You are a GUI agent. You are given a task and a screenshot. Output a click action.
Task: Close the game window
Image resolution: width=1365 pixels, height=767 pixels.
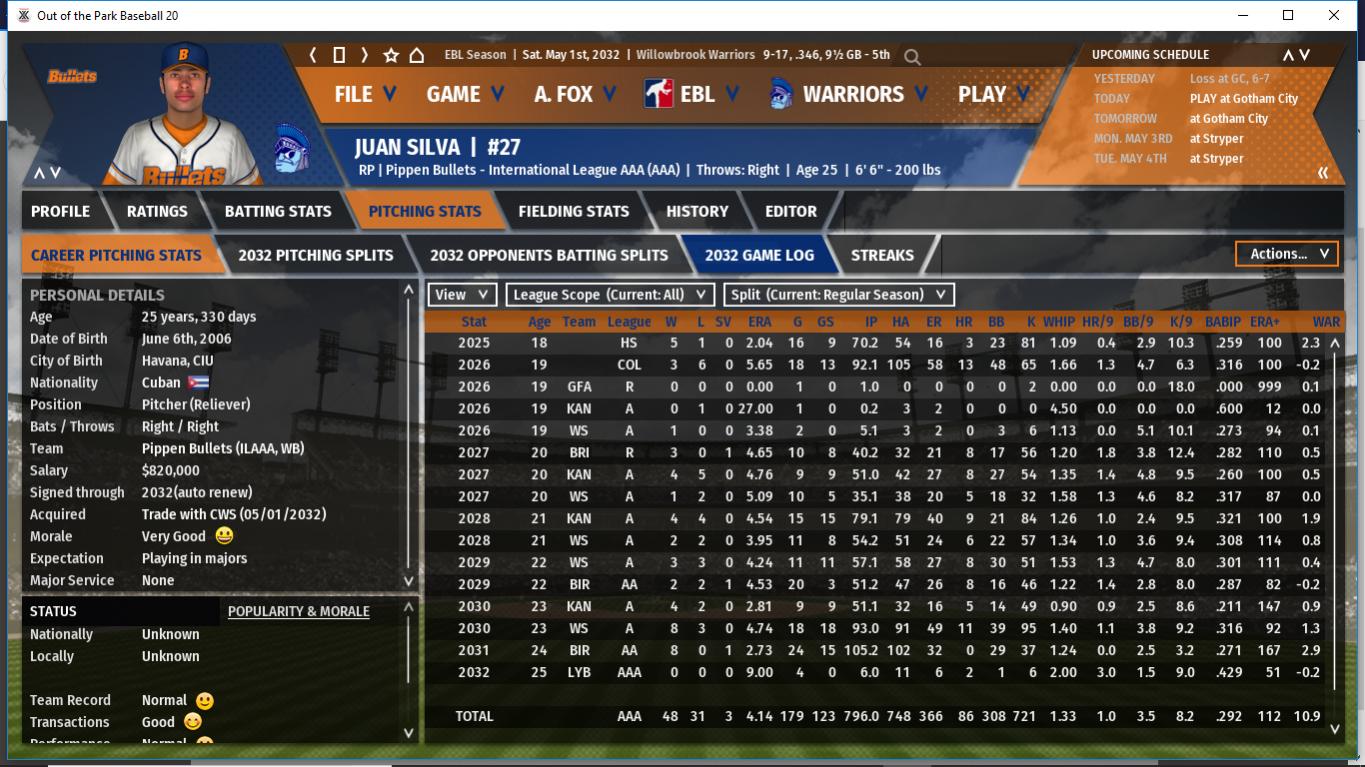[x=1334, y=15]
